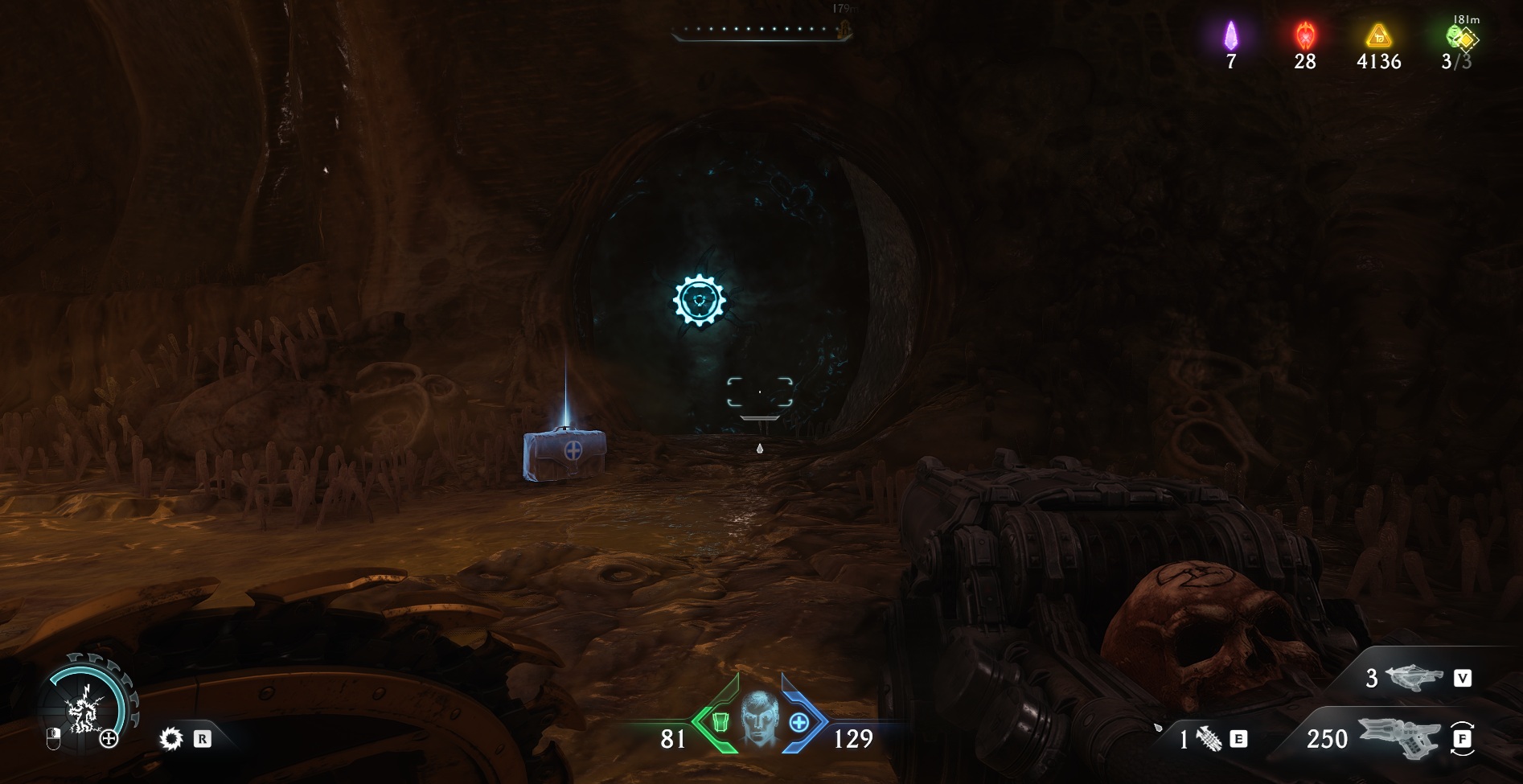
Task: Select the green demonic essence tracker icon
Action: coord(1459,37)
